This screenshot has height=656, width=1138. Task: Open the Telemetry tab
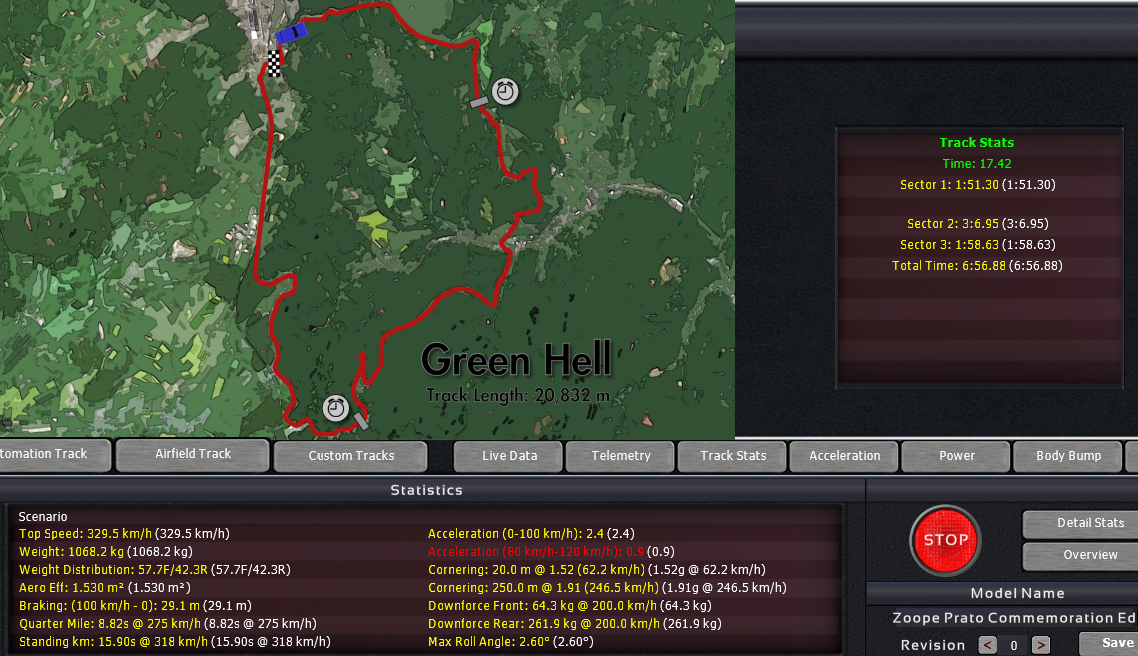coord(621,456)
